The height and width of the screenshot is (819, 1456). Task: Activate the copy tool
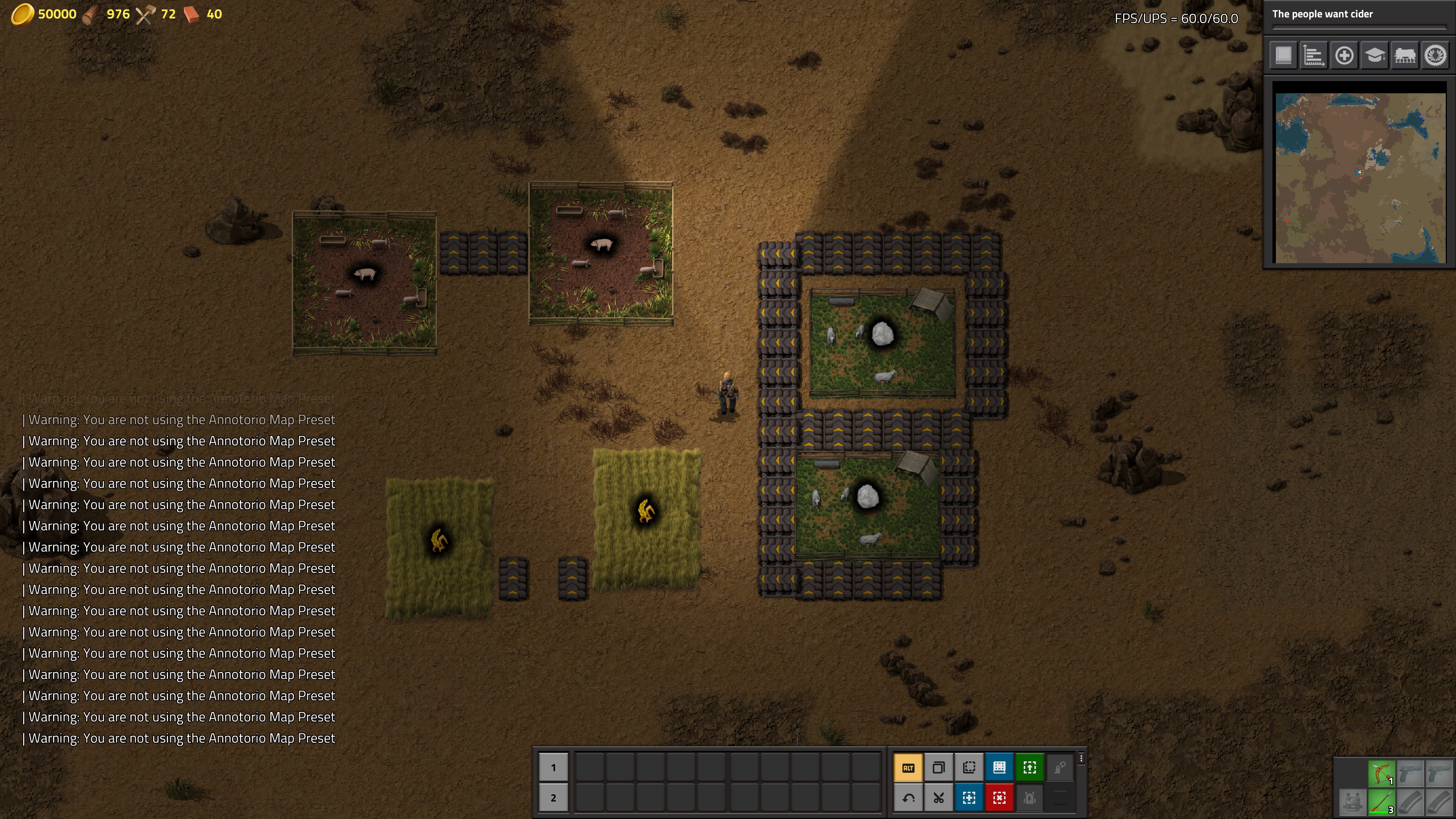click(x=939, y=767)
